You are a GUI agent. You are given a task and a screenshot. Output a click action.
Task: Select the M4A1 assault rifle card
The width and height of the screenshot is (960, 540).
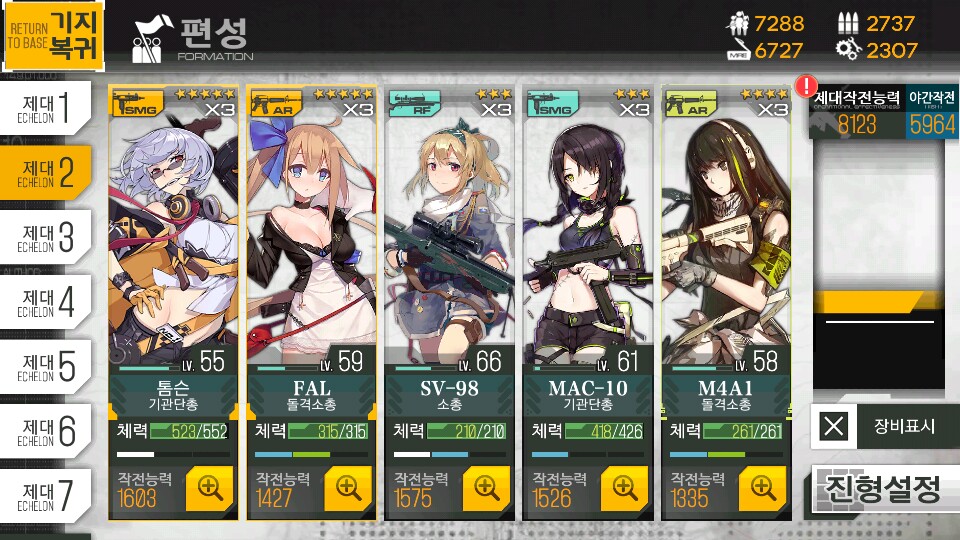click(726, 240)
